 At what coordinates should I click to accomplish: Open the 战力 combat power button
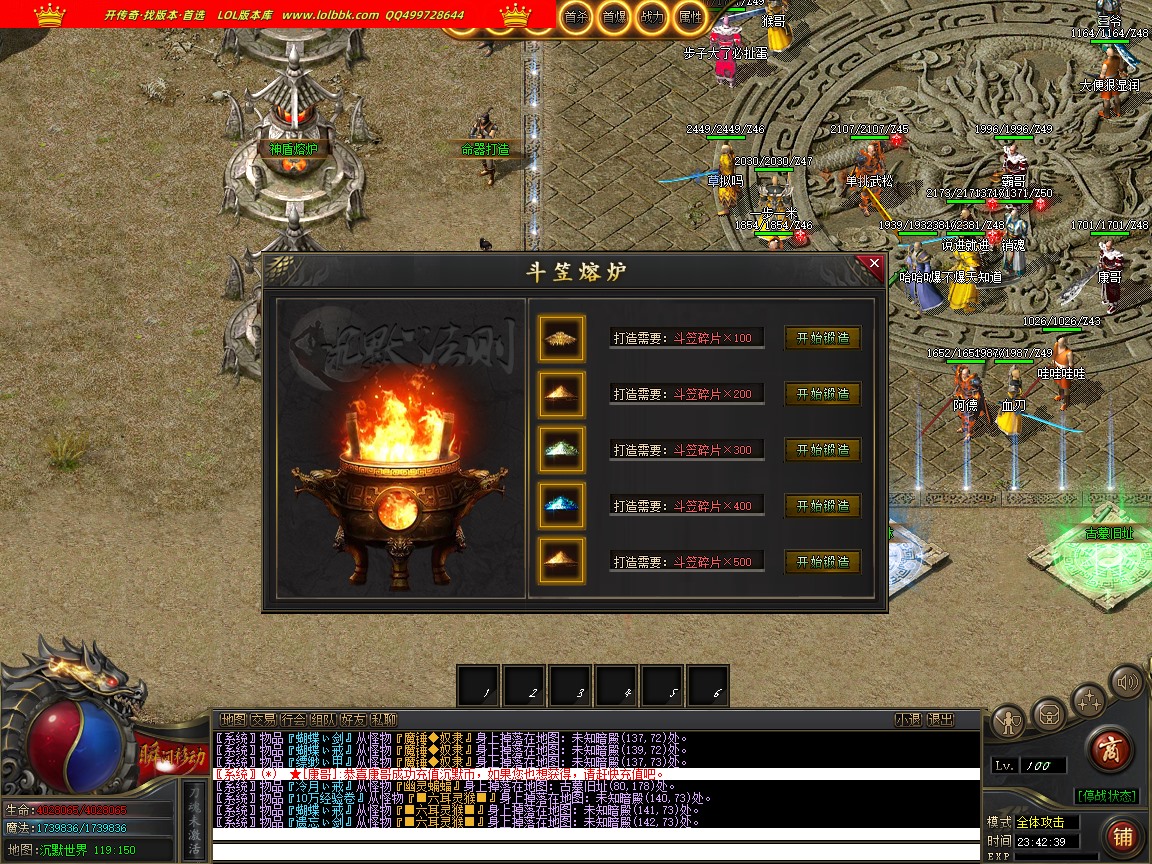click(651, 17)
